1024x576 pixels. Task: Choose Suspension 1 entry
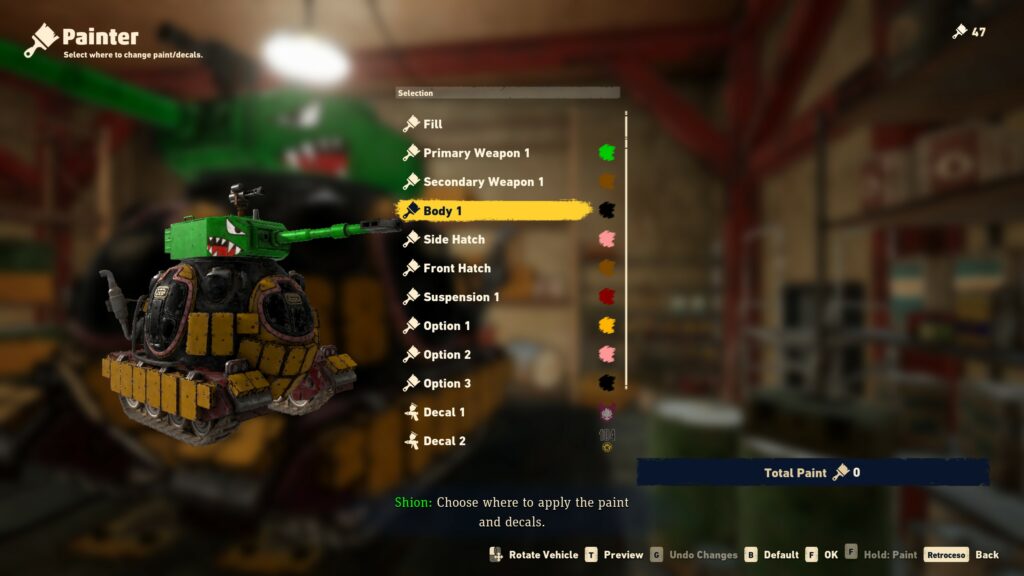[461, 297]
